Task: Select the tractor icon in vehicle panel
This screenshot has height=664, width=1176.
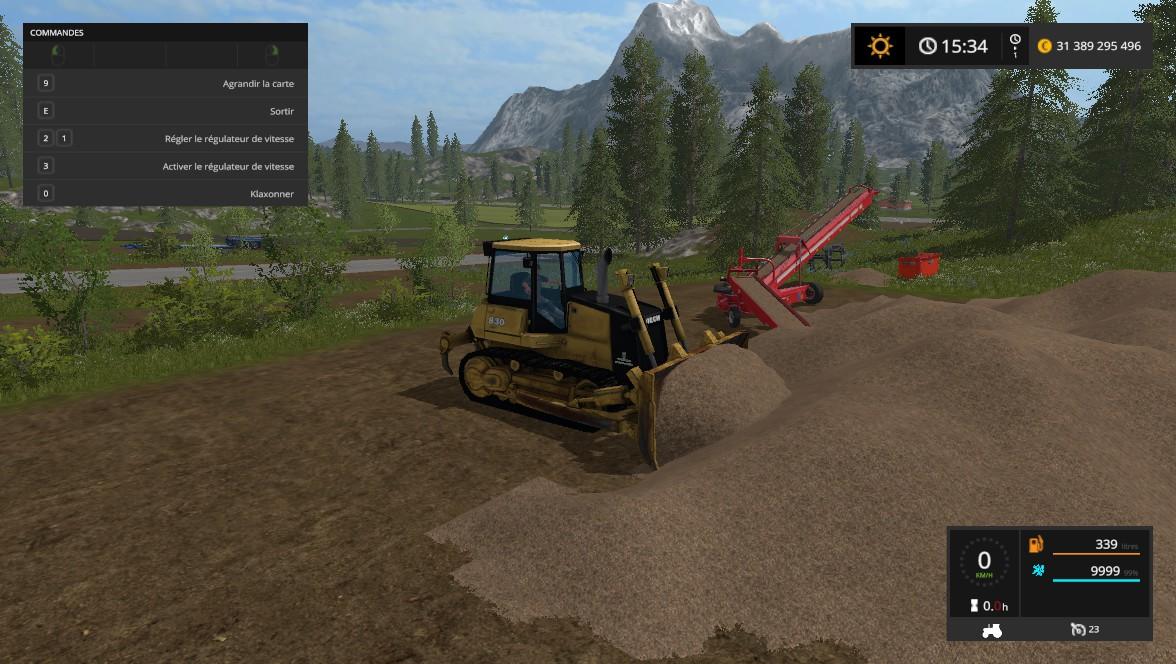Action: [992, 630]
